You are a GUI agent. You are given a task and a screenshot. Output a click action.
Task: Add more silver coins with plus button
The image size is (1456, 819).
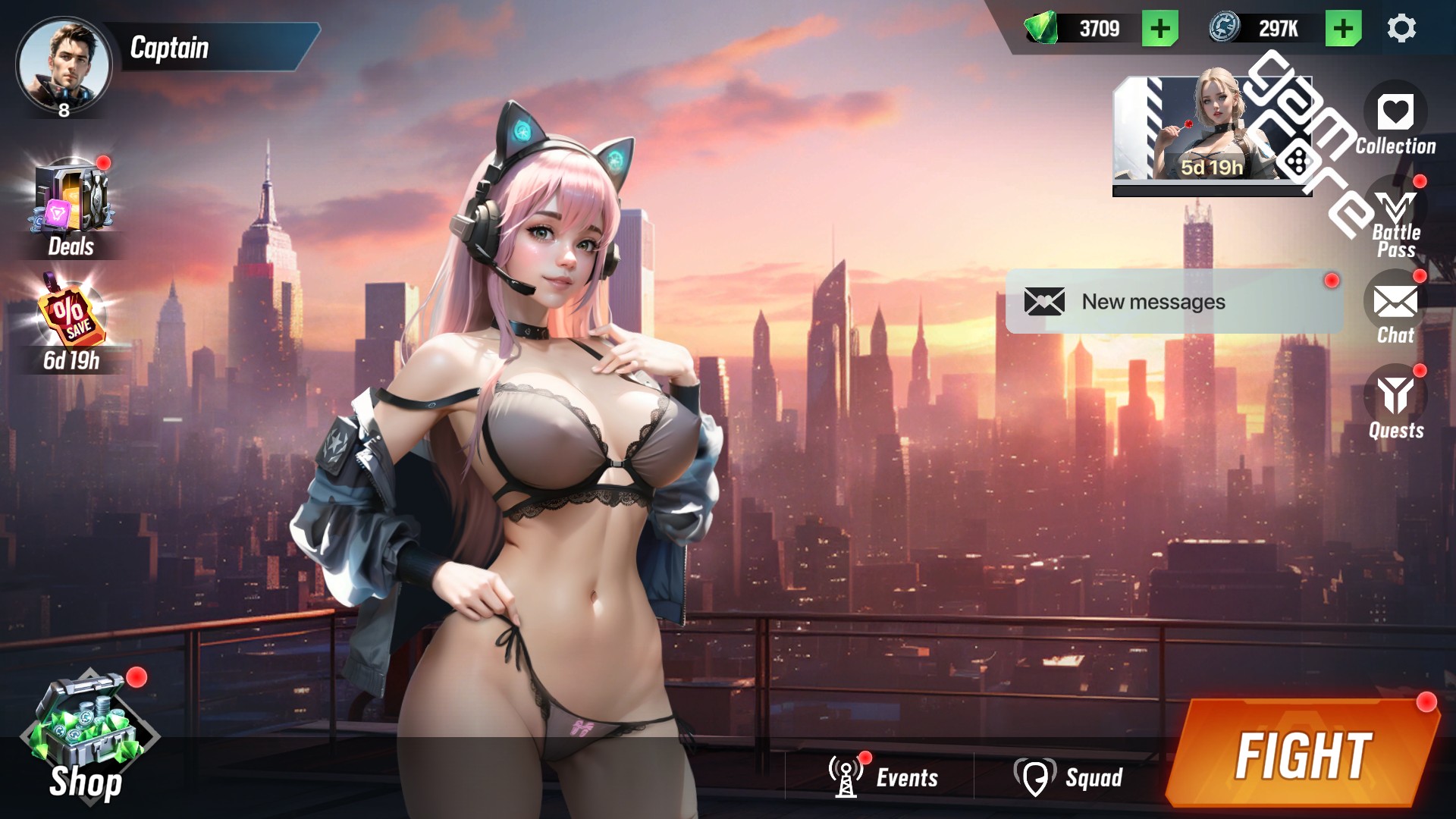pos(1343,29)
